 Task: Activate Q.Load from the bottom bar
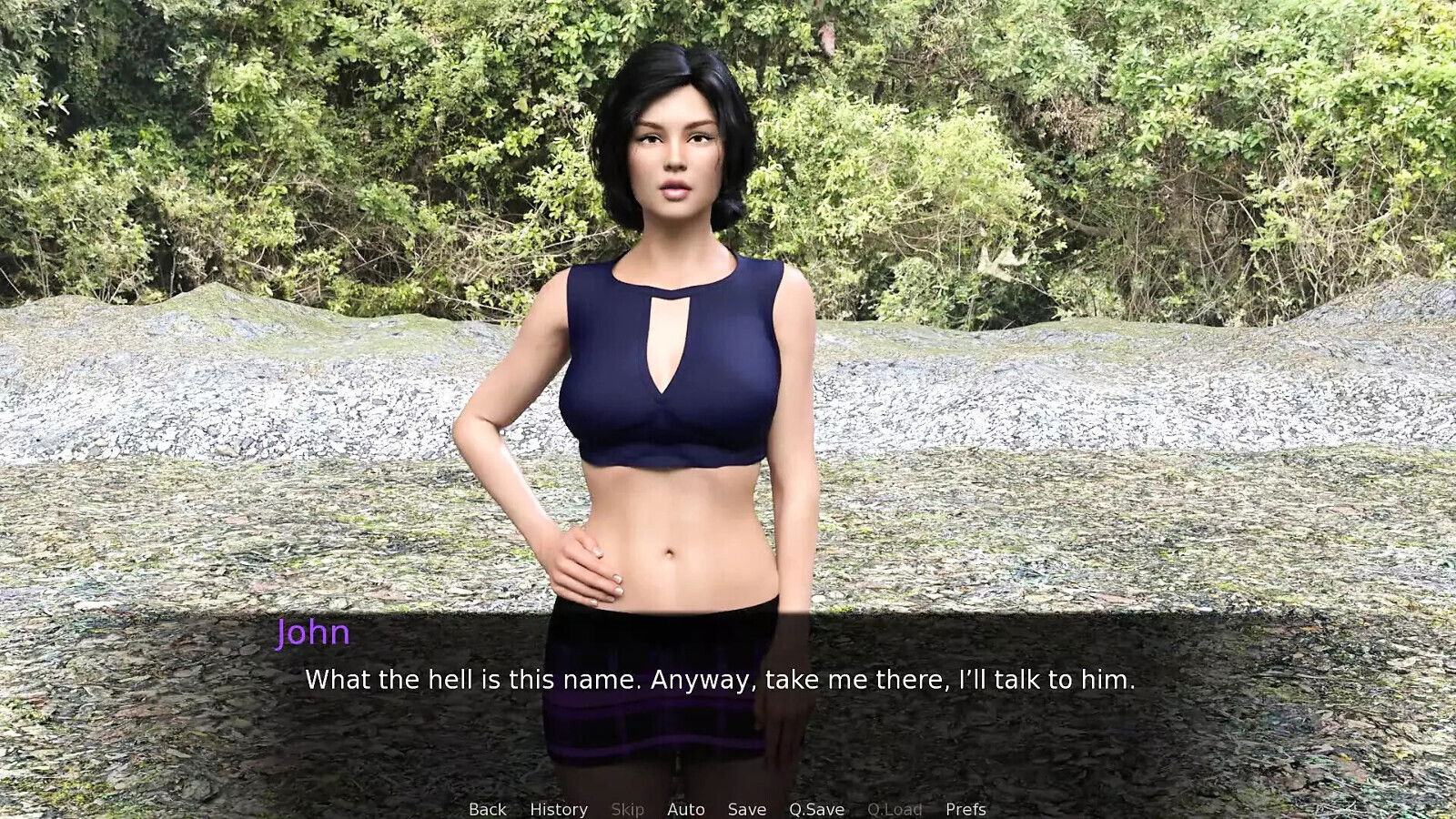[x=896, y=808]
